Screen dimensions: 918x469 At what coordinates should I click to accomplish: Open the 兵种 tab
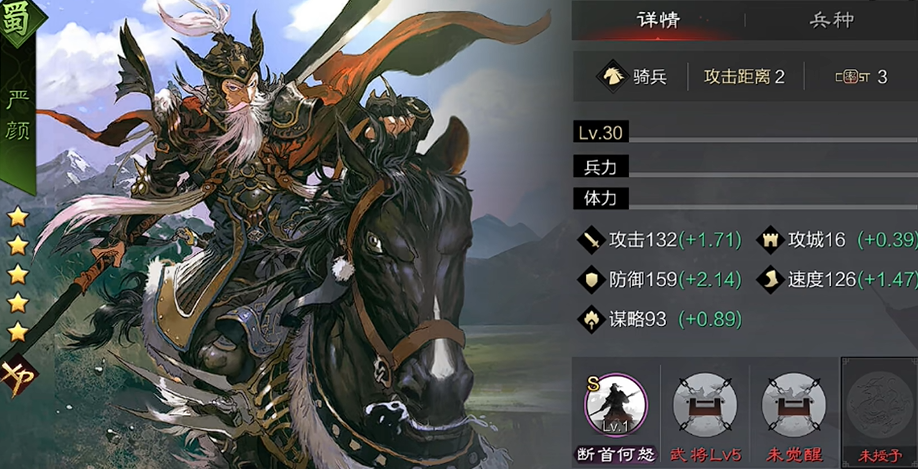click(x=831, y=20)
